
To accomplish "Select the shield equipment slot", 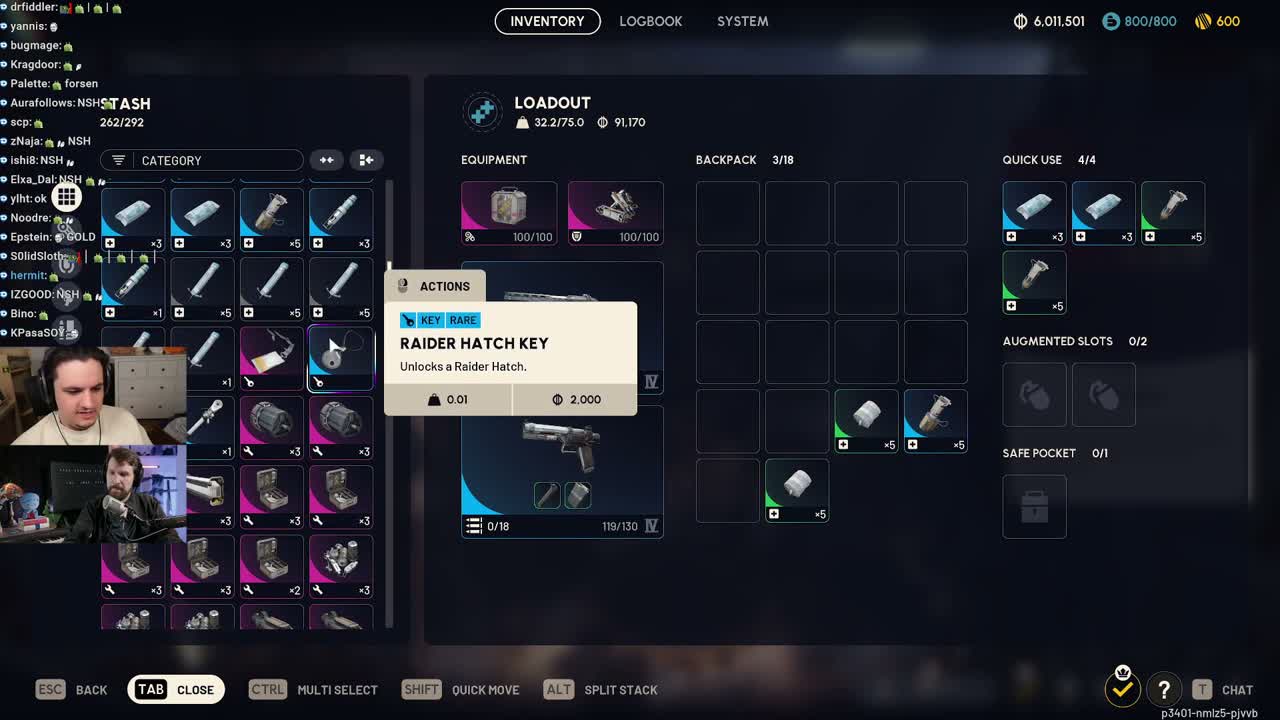I will (615, 213).
